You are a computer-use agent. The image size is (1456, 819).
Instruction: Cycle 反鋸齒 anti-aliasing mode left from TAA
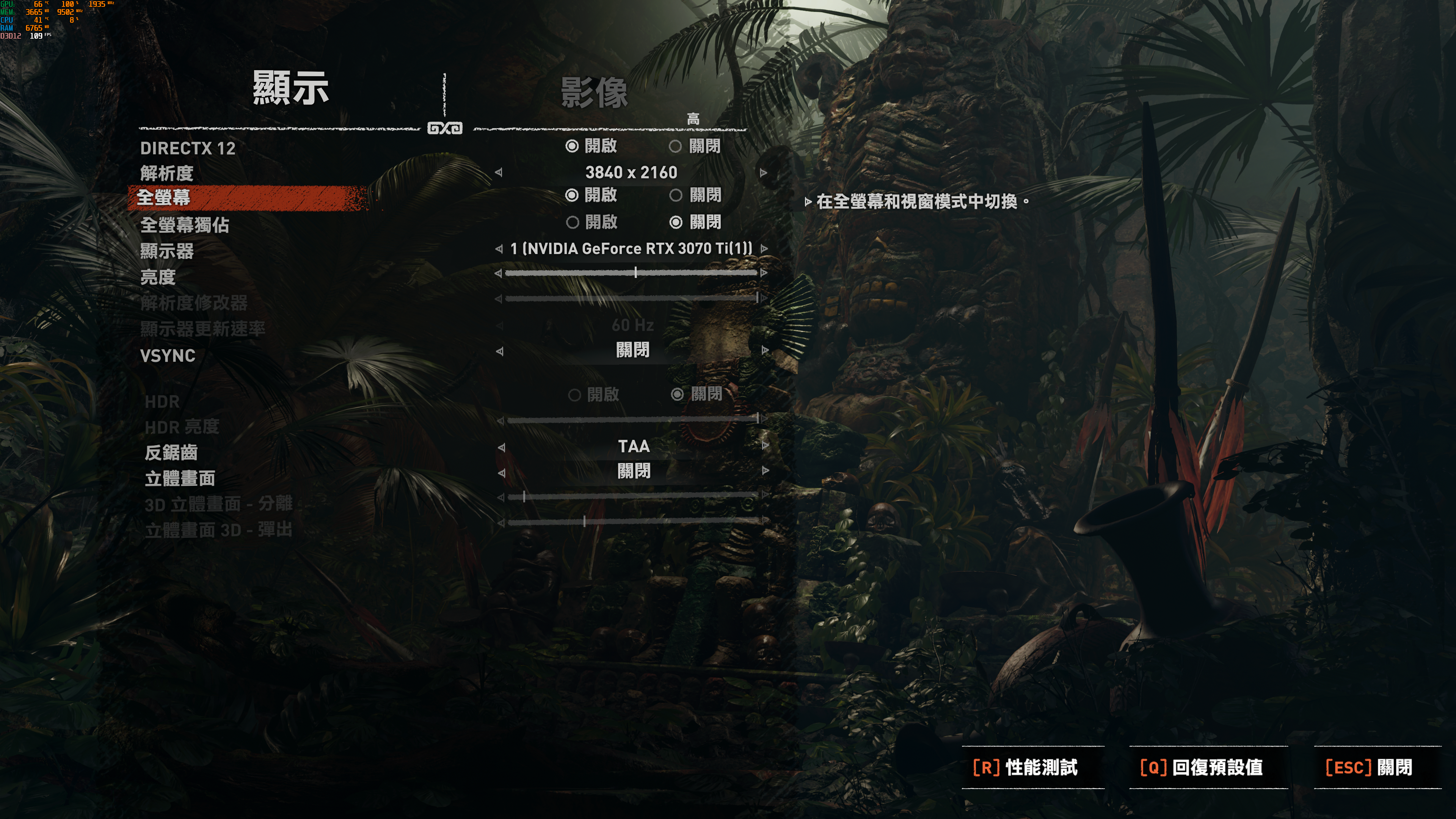pyautogui.click(x=501, y=447)
